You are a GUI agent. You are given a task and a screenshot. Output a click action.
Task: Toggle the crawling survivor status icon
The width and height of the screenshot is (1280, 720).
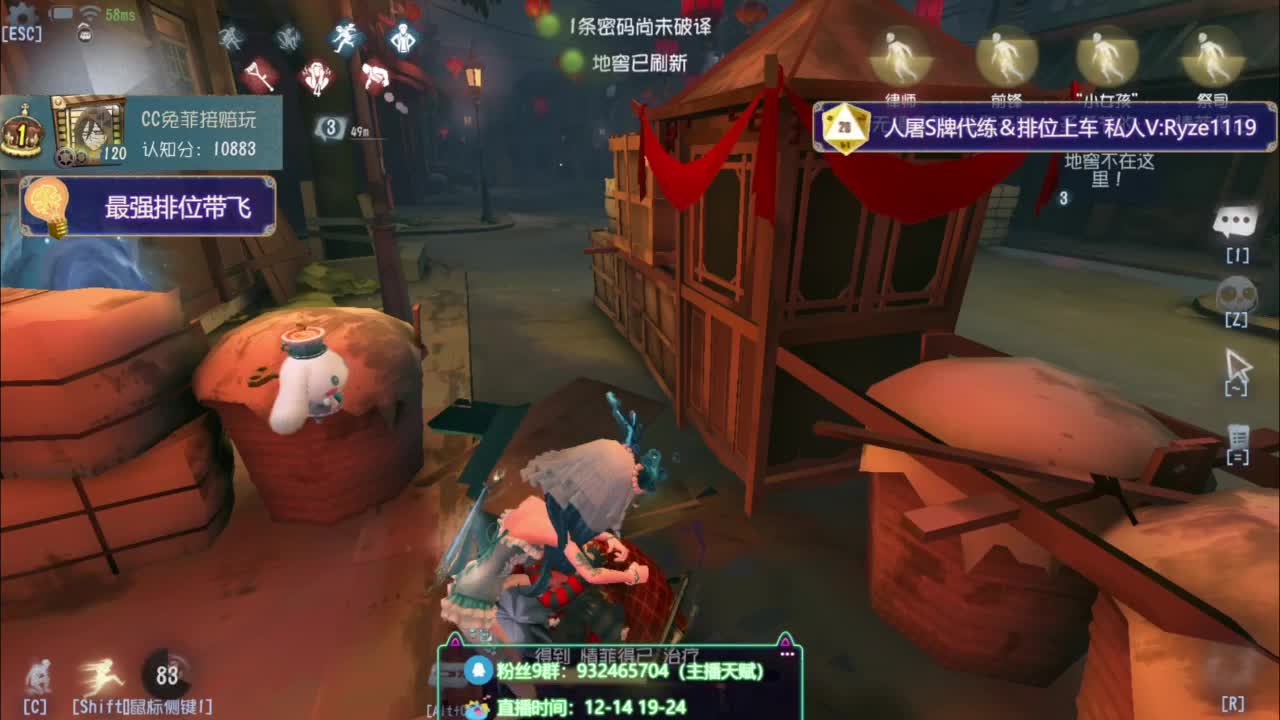tap(374, 75)
